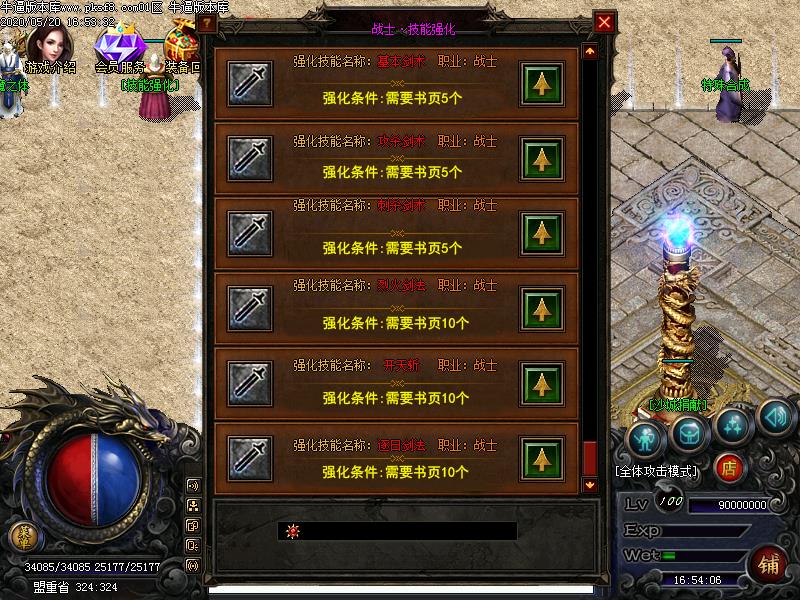The height and width of the screenshot is (600, 800).
Task: Click the skill list's scroll-up arrow
Action: point(590,51)
